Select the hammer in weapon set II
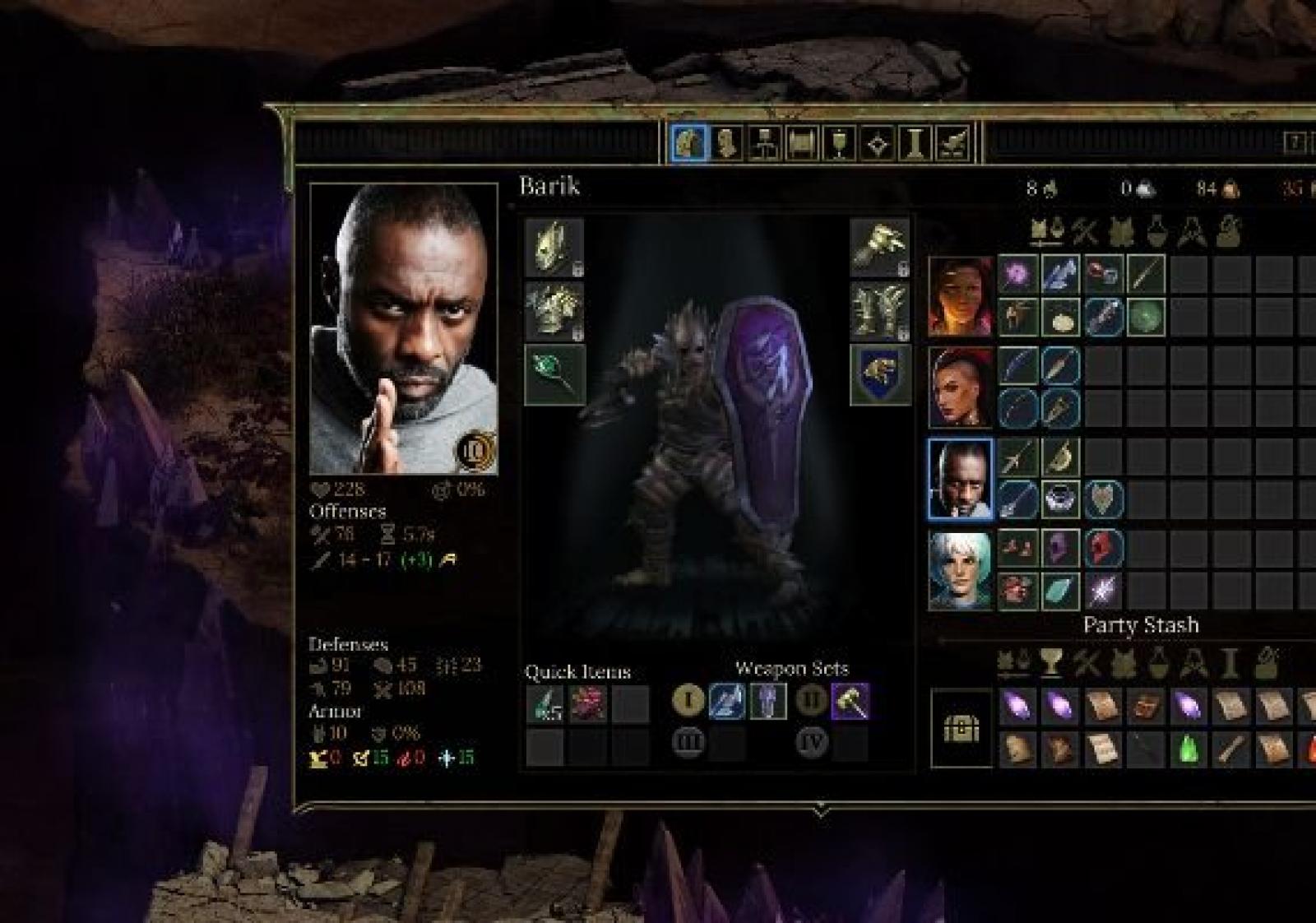This screenshot has width=1316, height=923. 850,702
